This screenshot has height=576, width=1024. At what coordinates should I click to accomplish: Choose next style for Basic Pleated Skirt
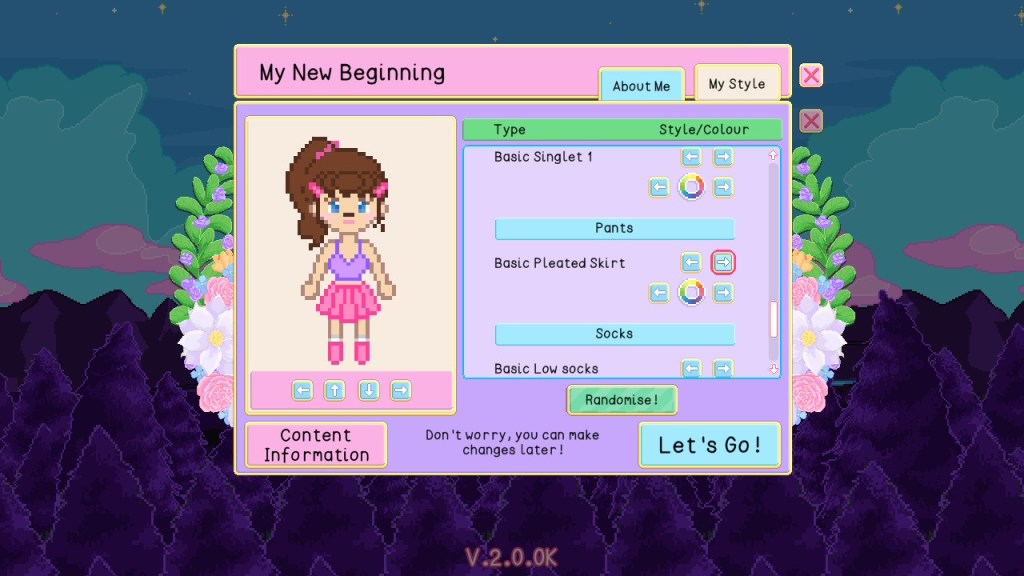(722, 263)
